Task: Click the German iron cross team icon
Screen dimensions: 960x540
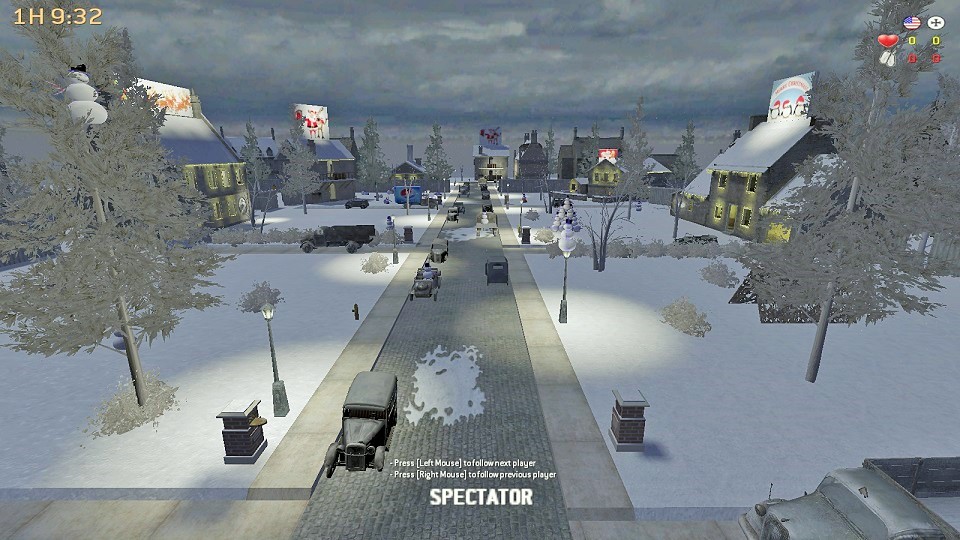Action: [x=935, y=22]
